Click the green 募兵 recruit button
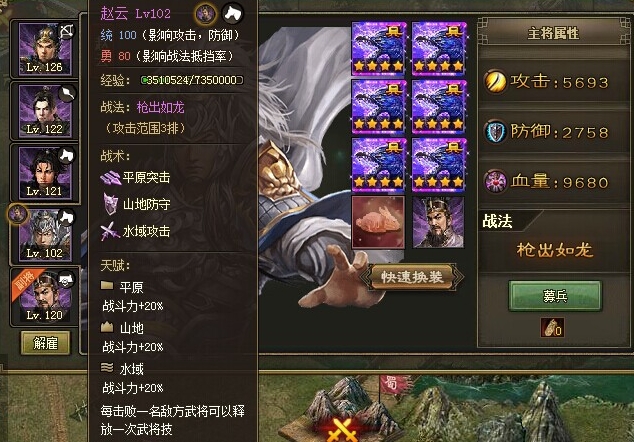The image size is (634, 442). [x=554, y=295]
